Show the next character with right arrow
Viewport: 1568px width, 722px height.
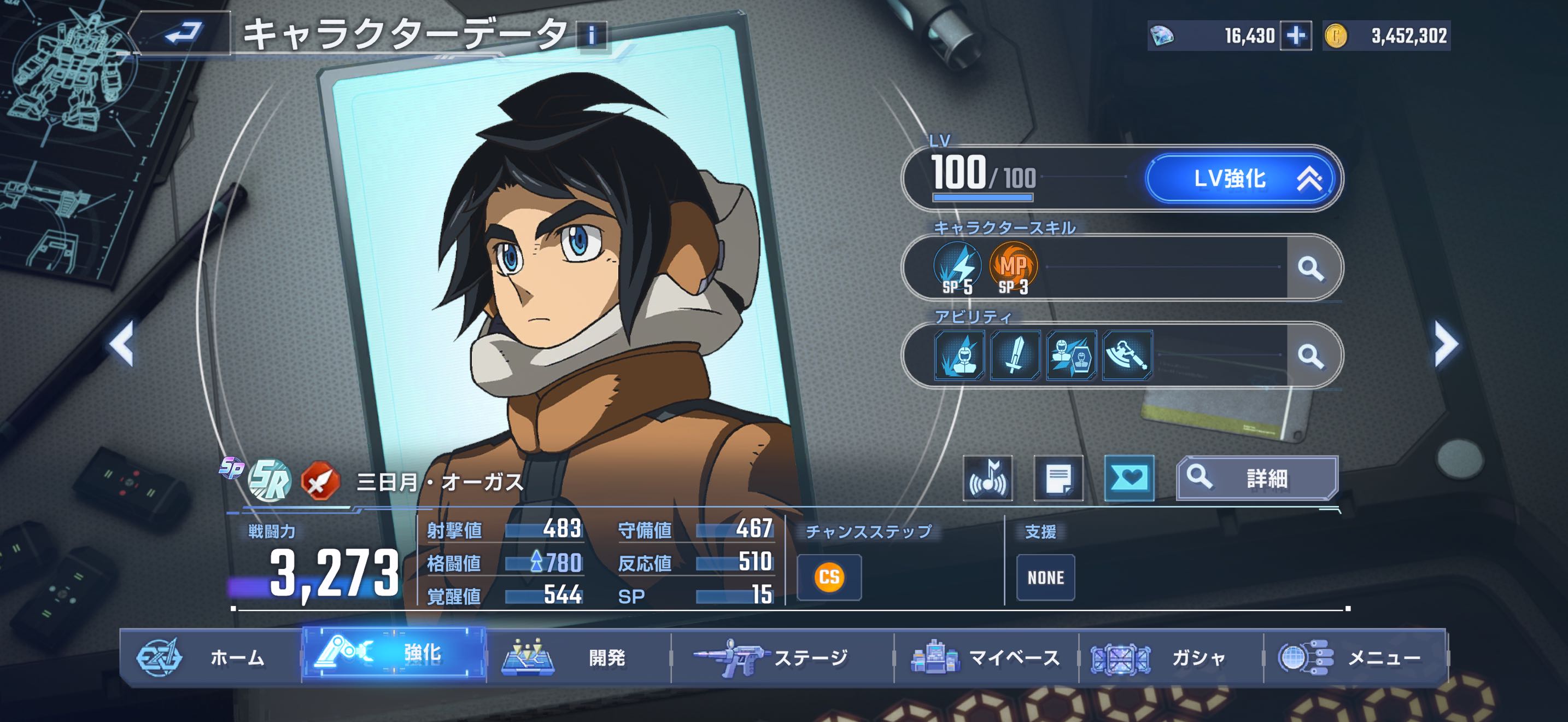click(1446, 344)
